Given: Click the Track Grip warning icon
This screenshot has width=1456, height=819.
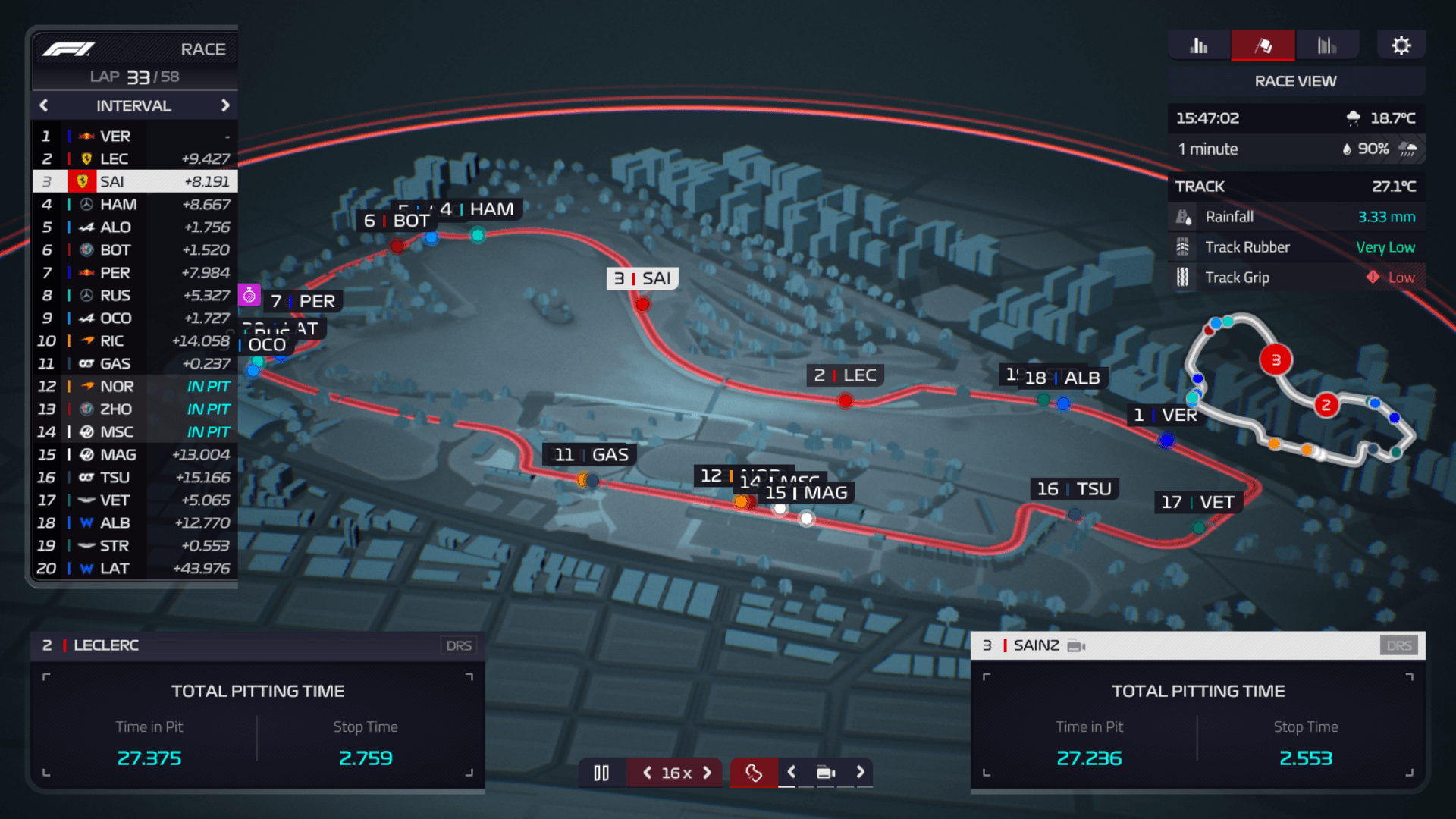Looking at the screenshot, I should tap(1373, 277).
